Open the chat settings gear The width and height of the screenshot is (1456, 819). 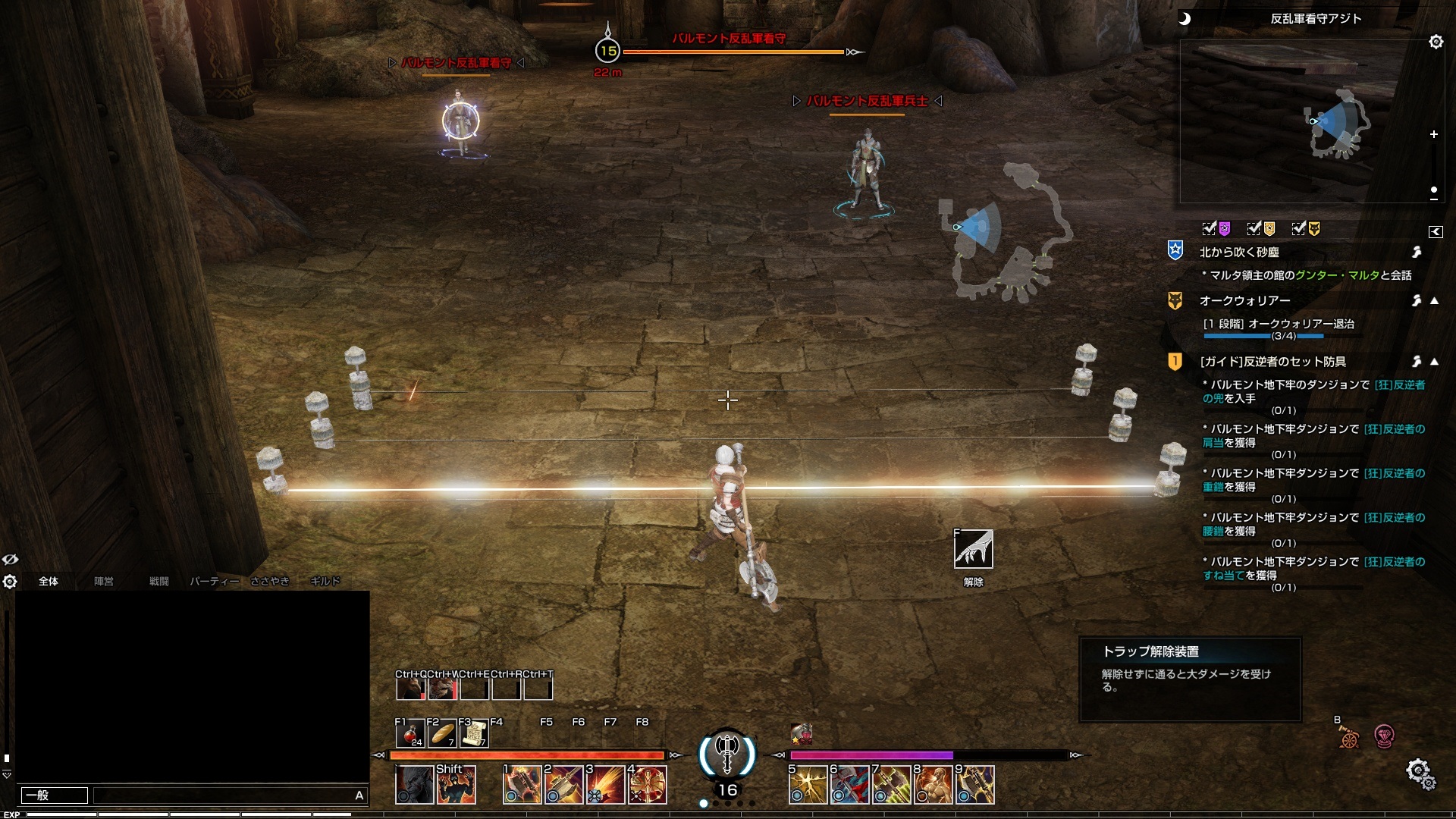click(10, 582)
